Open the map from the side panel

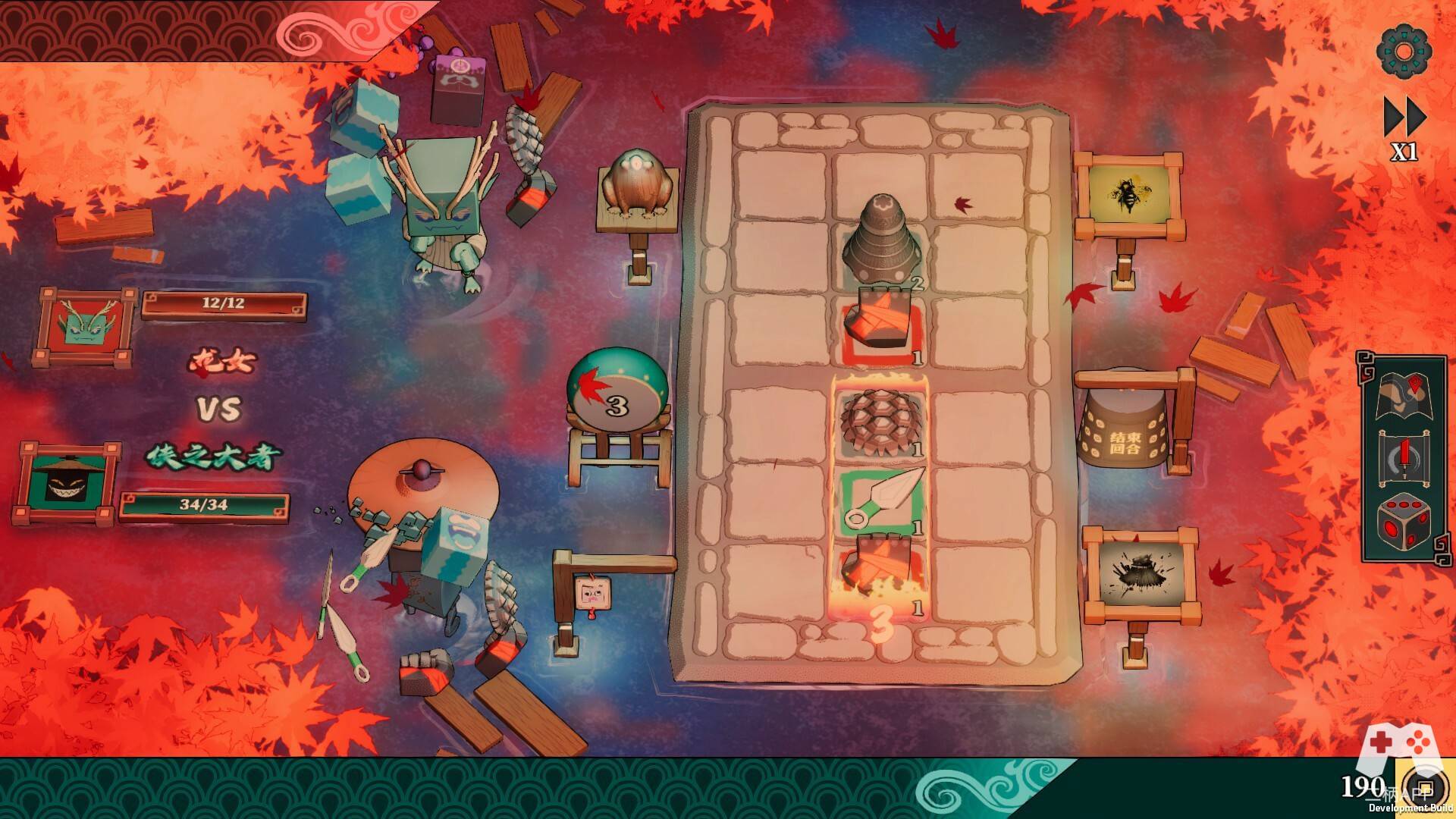point(1402,395)
